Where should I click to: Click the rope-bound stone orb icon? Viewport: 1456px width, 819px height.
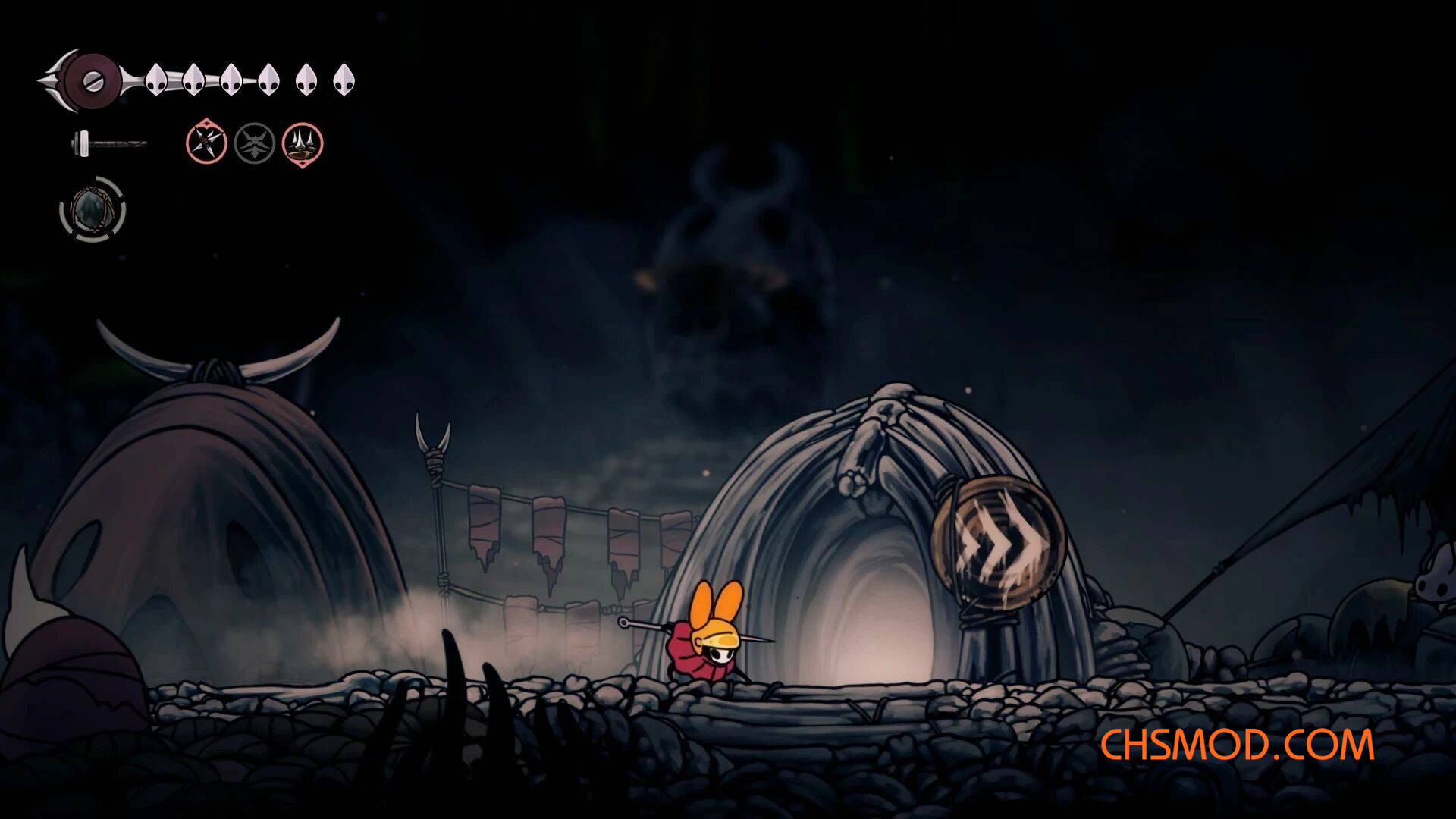click(x=93, y=209)
